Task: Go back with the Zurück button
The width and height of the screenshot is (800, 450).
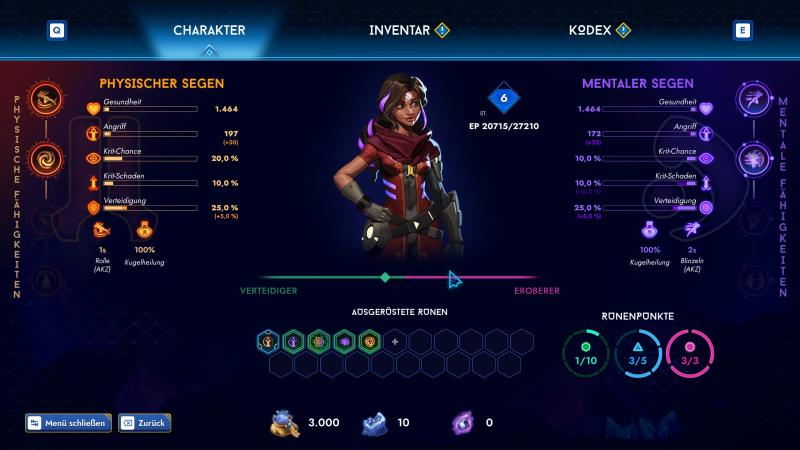Action: click(144, 423)
